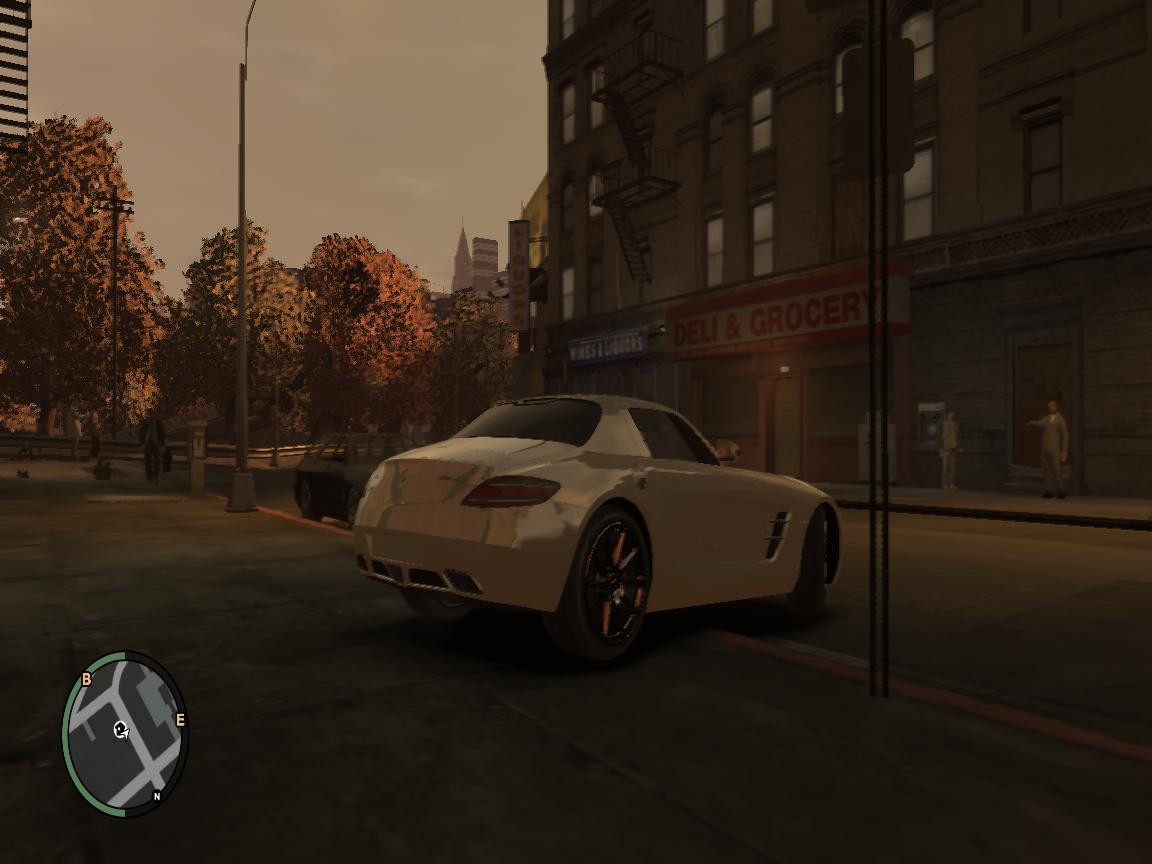Select the E marker on the minimap
1152x864 pixels.
181,719
